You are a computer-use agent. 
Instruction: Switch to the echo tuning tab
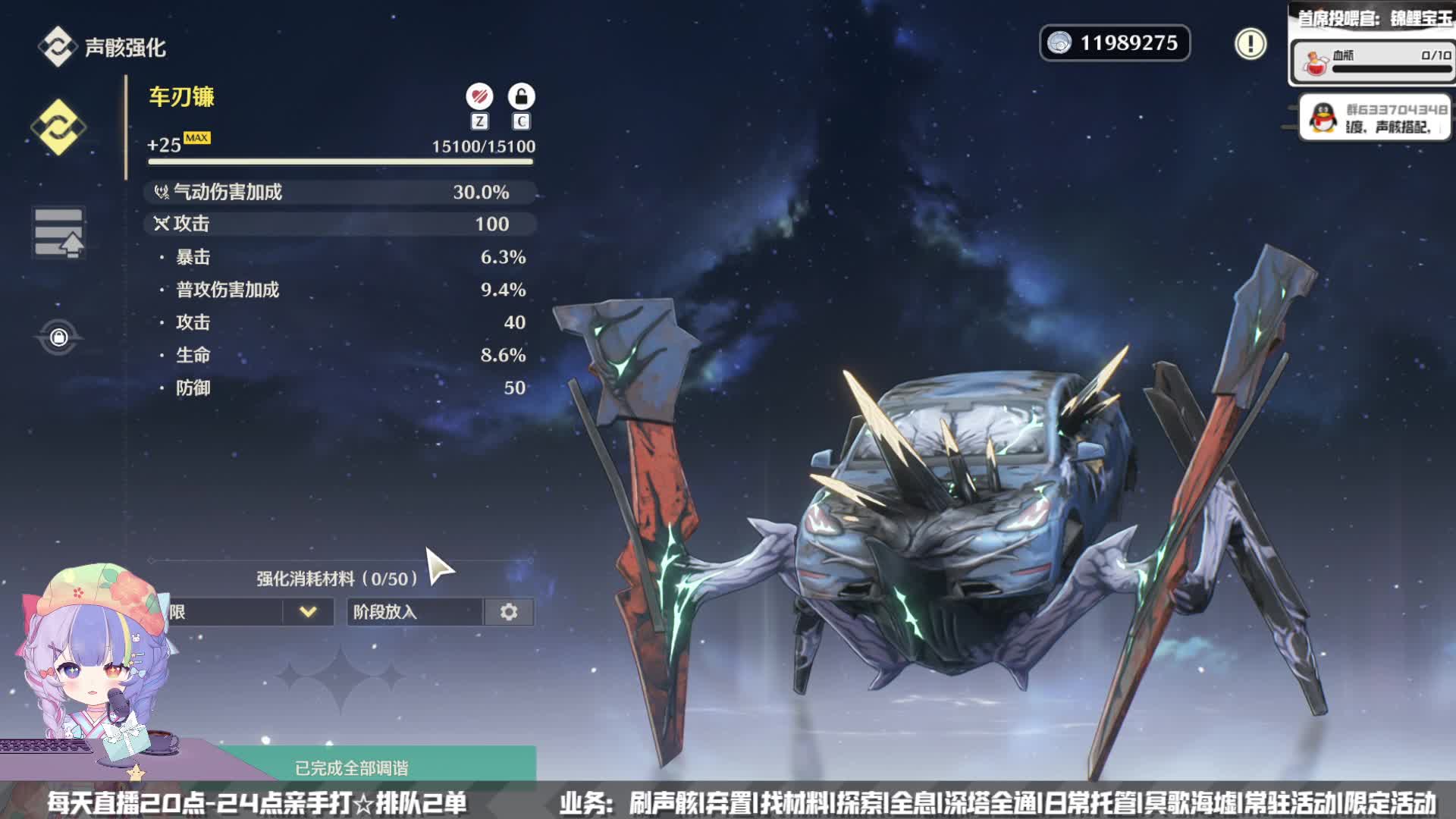coord(58,233)
